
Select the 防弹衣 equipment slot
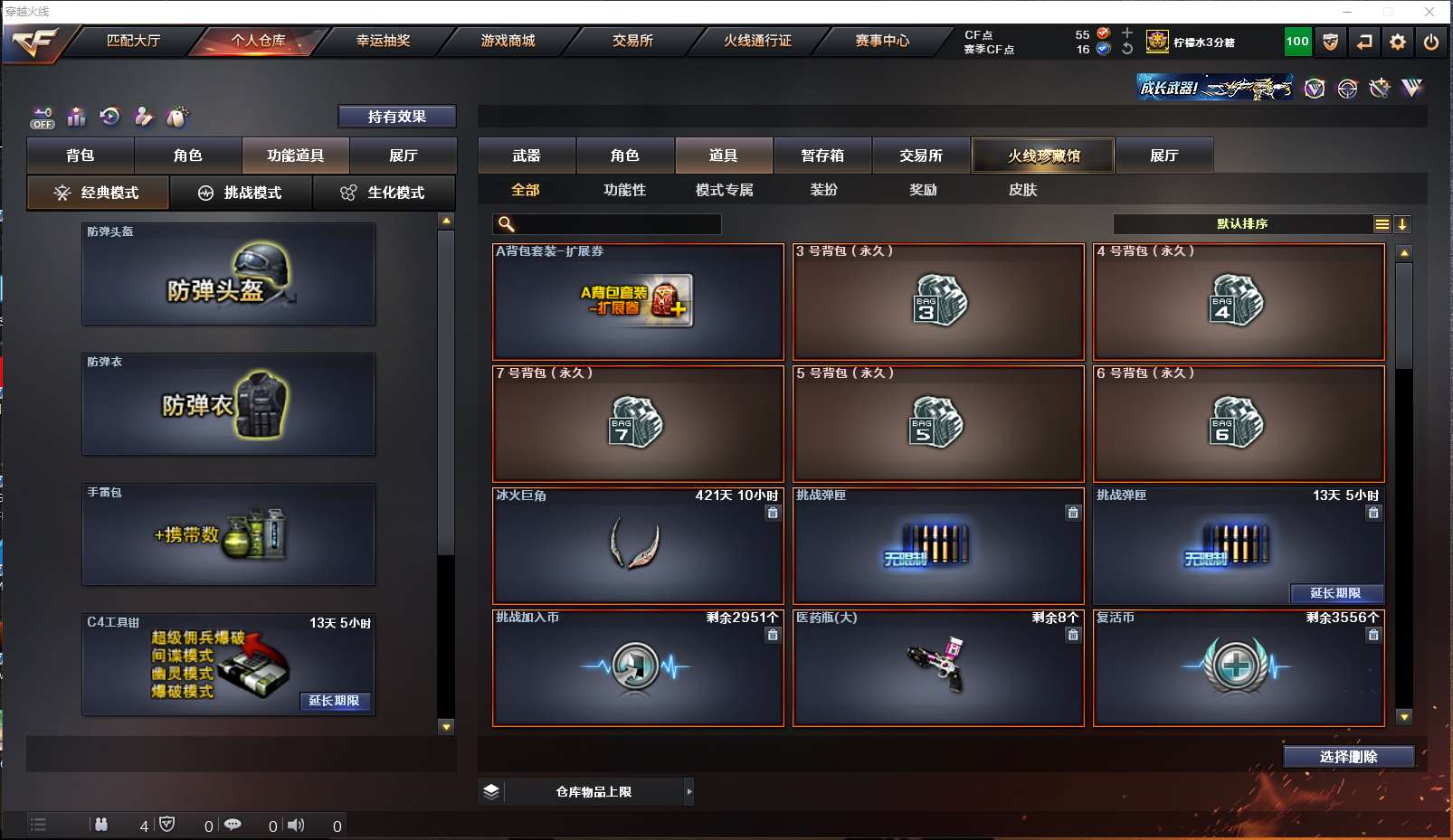click(x=228, y=404)
